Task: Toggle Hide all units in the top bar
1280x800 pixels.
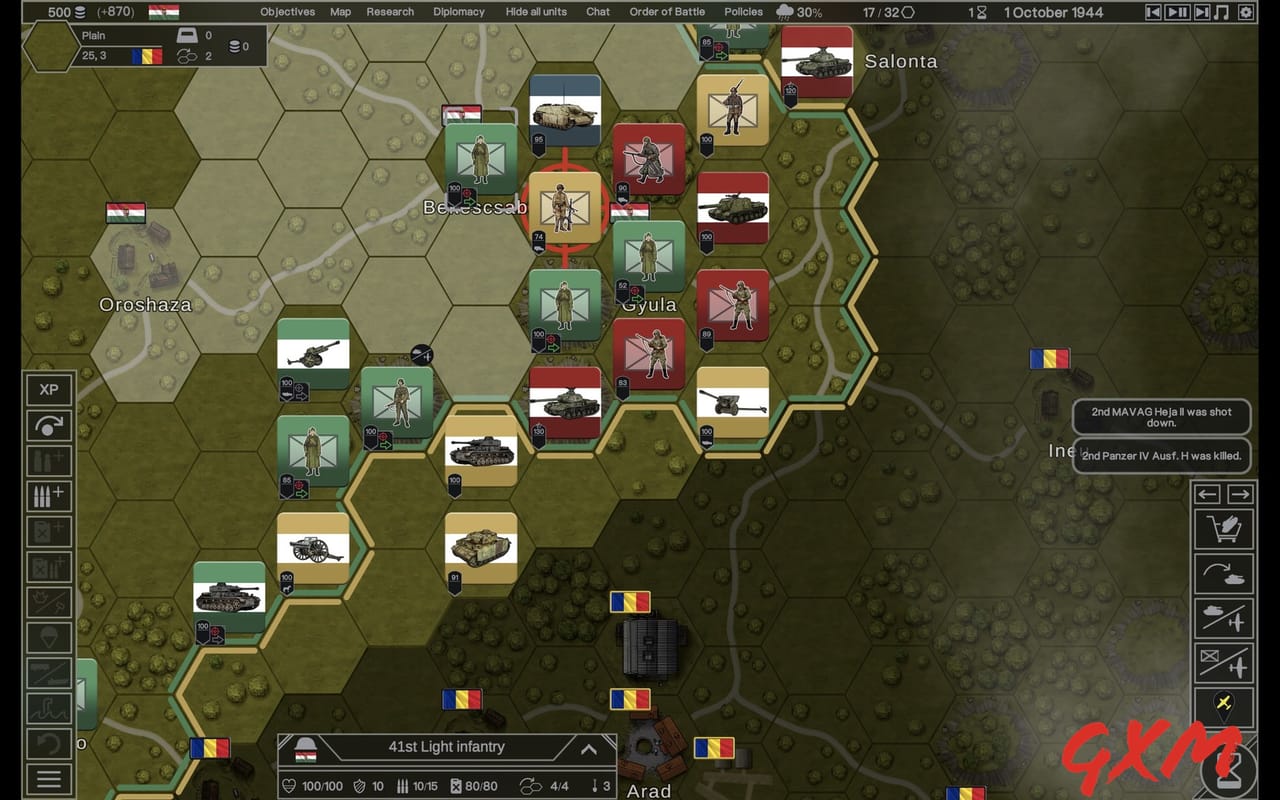Action: (x=536, y=12)
